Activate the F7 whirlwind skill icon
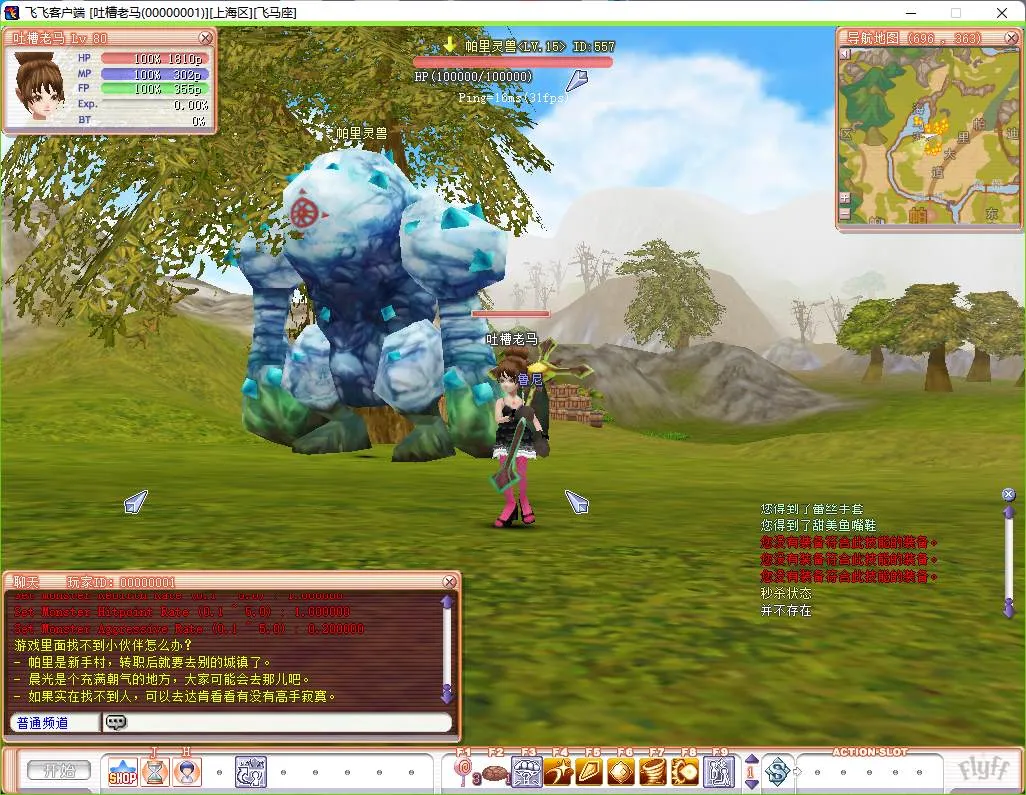Viewport: 1026px width, 795px height. tap(654, 772)
